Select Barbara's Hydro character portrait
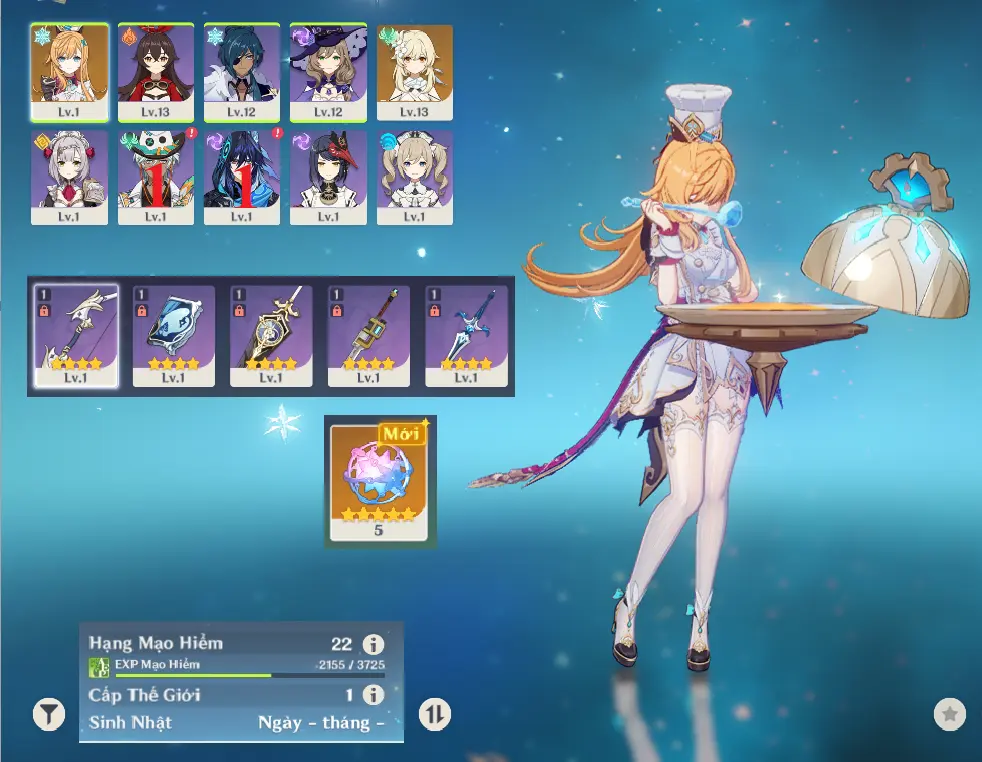Image resolution: width=982 pixels, height=762 pixels. tap(414, 174)
